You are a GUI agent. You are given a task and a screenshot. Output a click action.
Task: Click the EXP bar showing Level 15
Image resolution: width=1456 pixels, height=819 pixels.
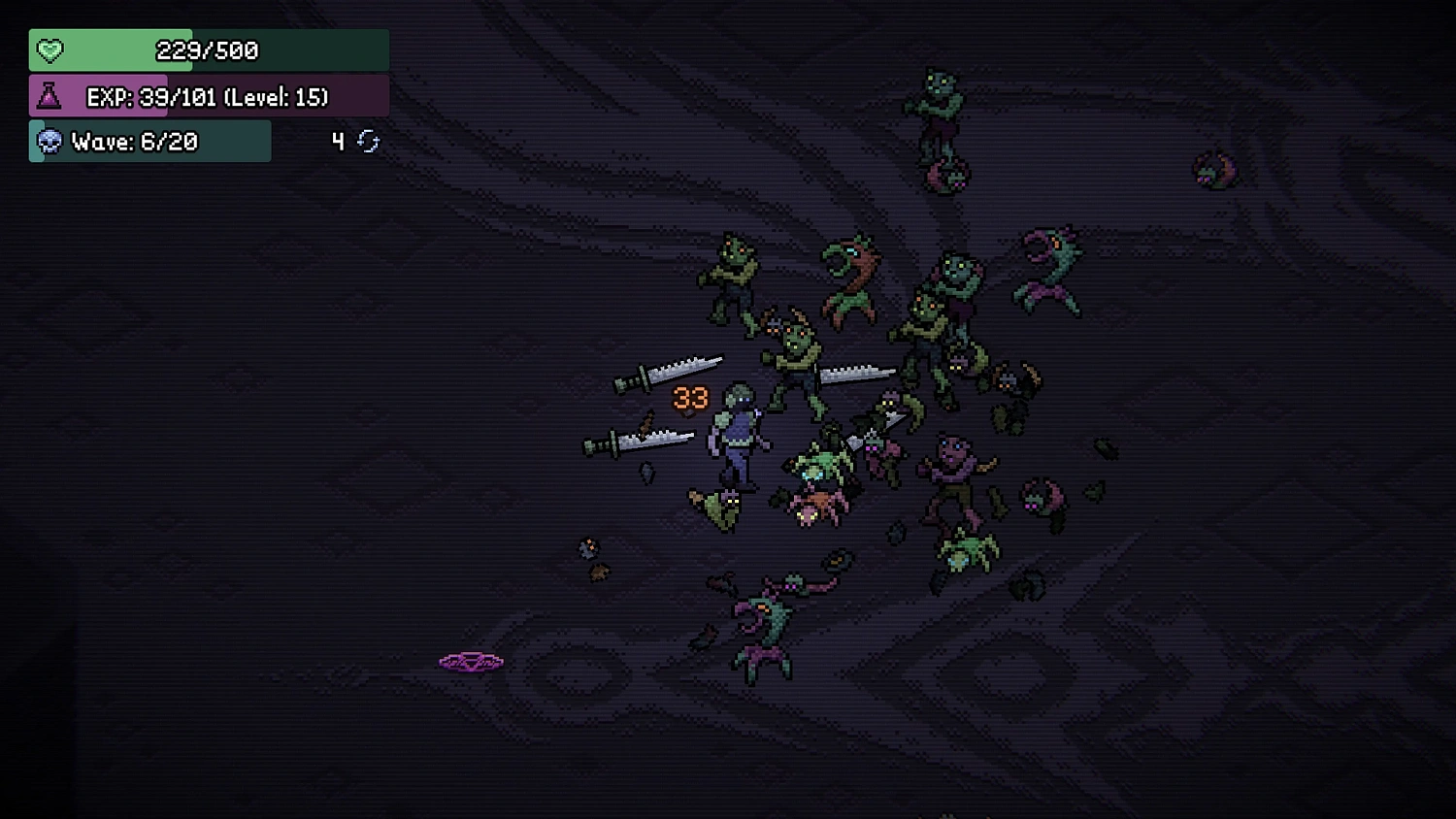207,96
